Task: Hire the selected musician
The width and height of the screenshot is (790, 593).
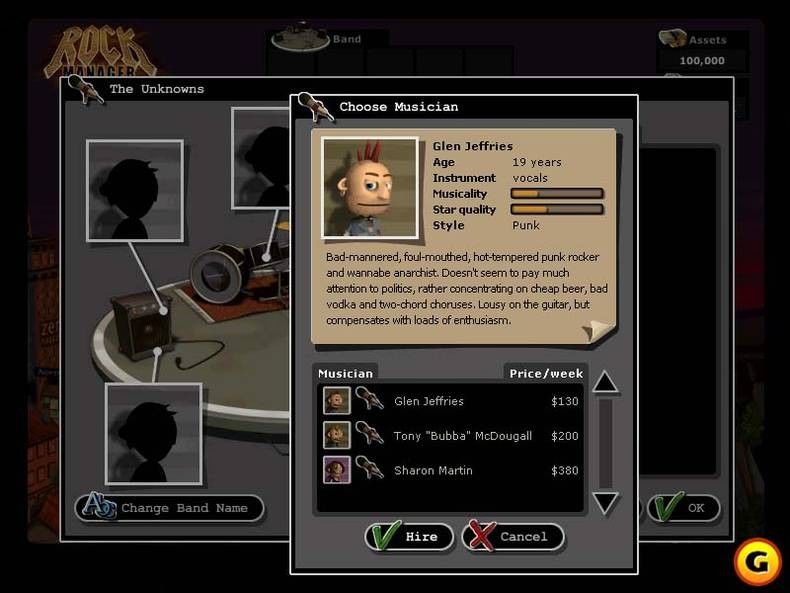Action: (x=409, y=537)
